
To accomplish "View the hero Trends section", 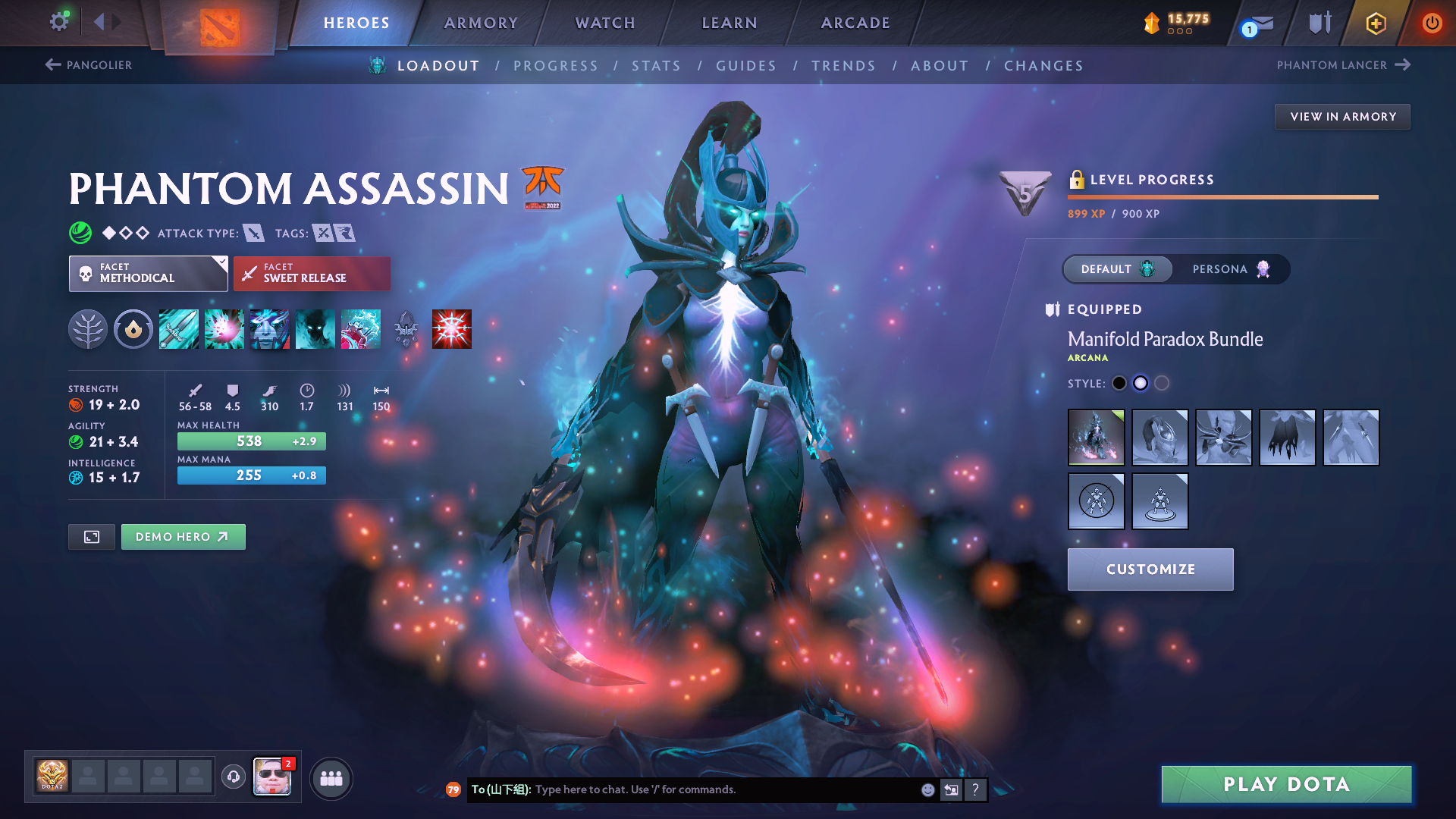I will [x=843, y=66].
